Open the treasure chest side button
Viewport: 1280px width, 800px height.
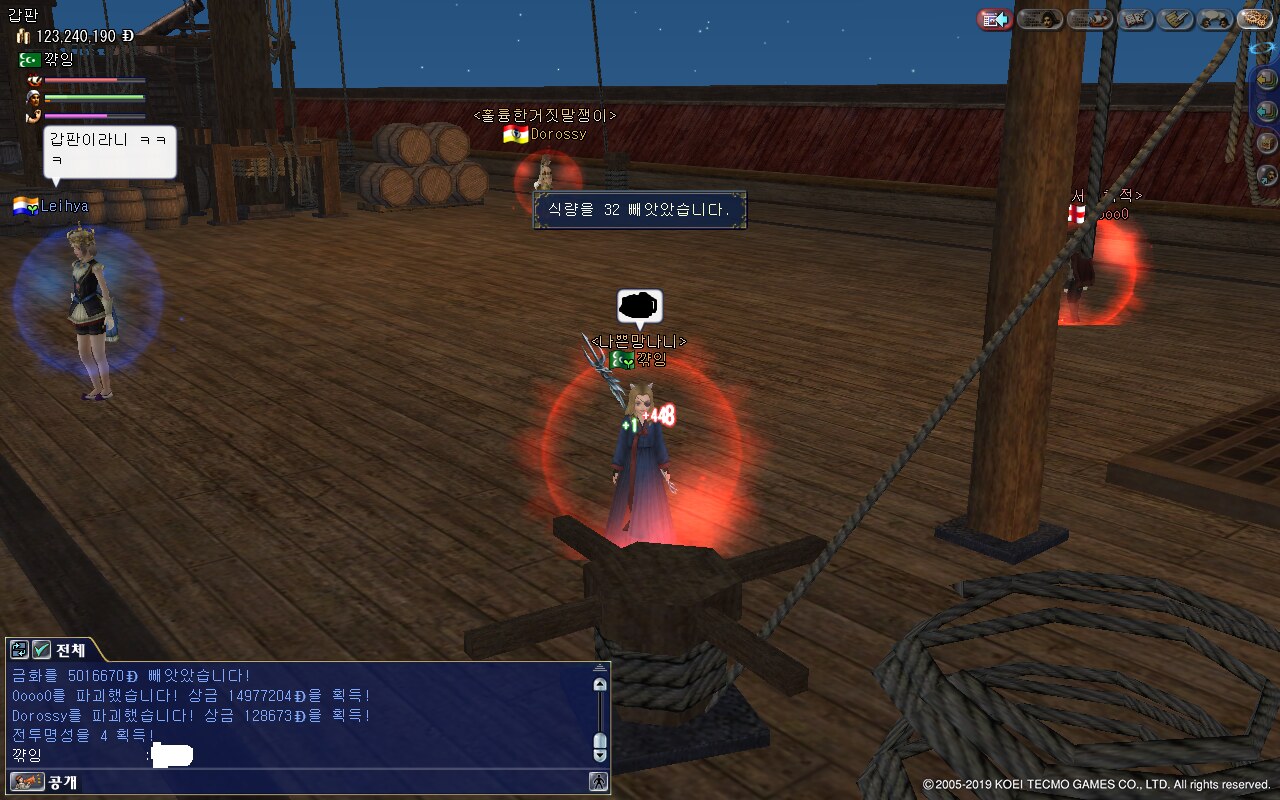pos(1267,143)
